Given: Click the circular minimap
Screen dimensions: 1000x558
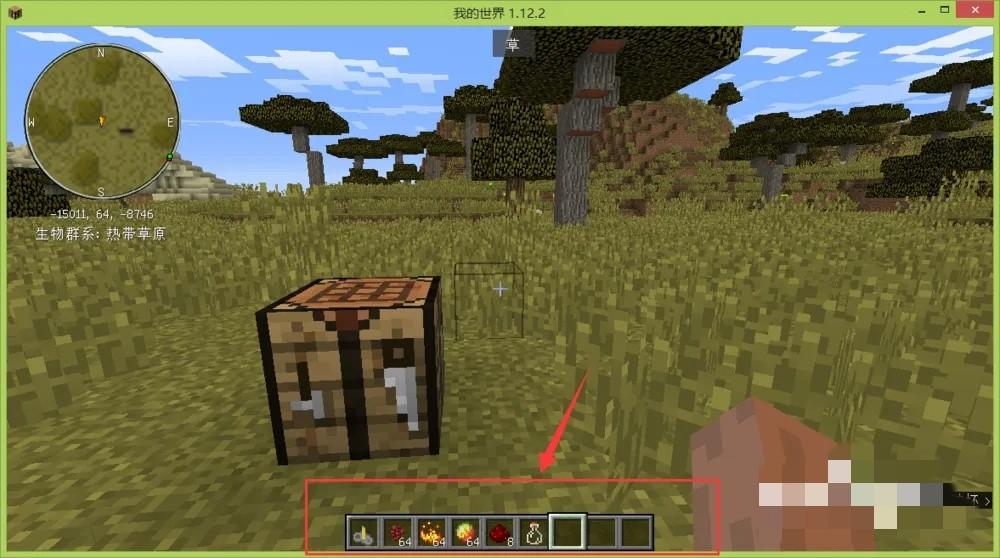Looking at the screenshot, I should point(101,121).
